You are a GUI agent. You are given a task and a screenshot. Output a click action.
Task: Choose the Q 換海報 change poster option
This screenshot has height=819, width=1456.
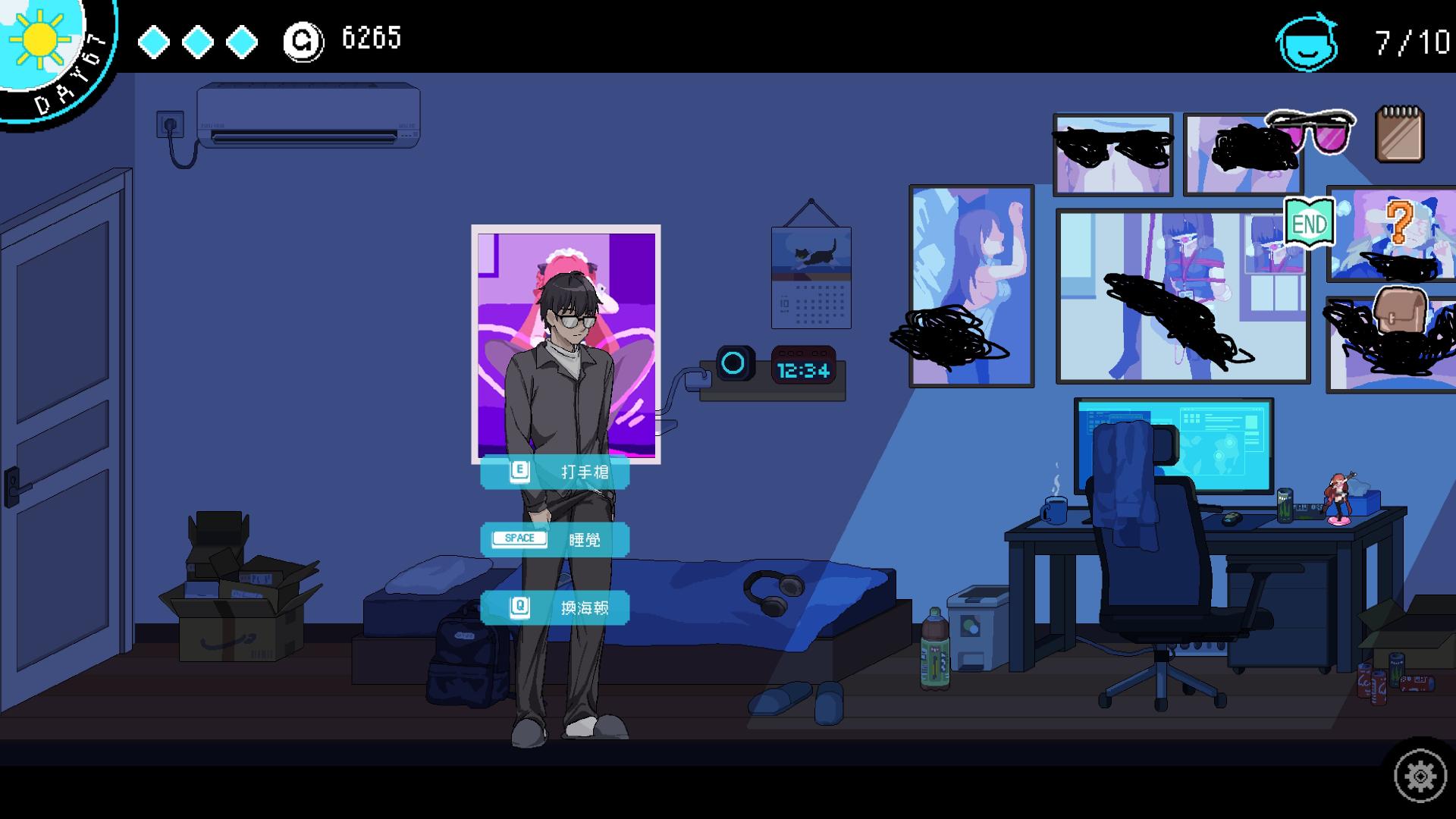(x=556, y=607)
